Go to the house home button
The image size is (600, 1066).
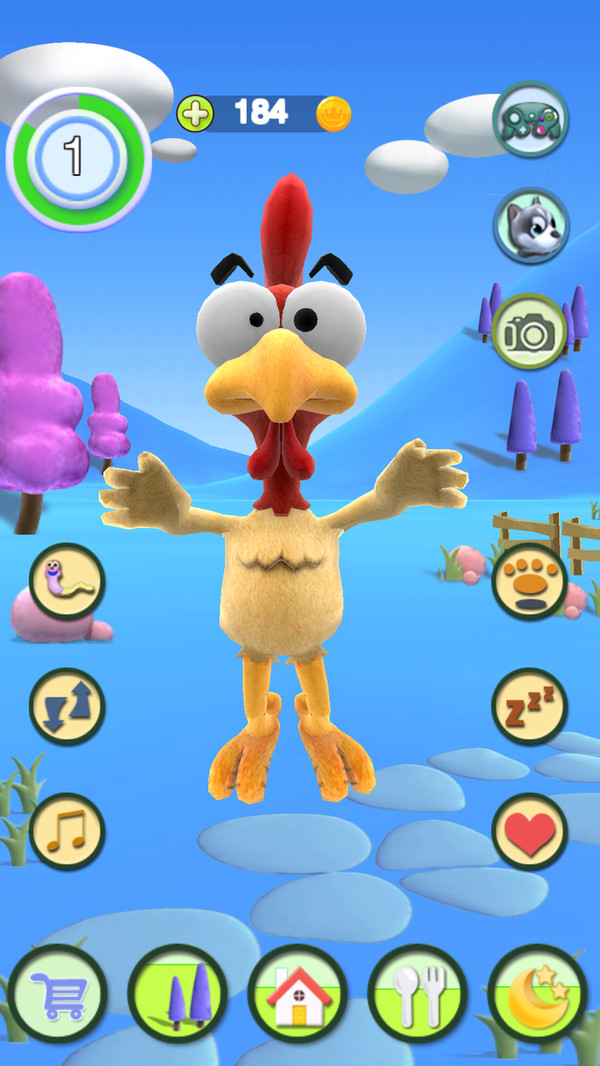(x=298, y=993)
